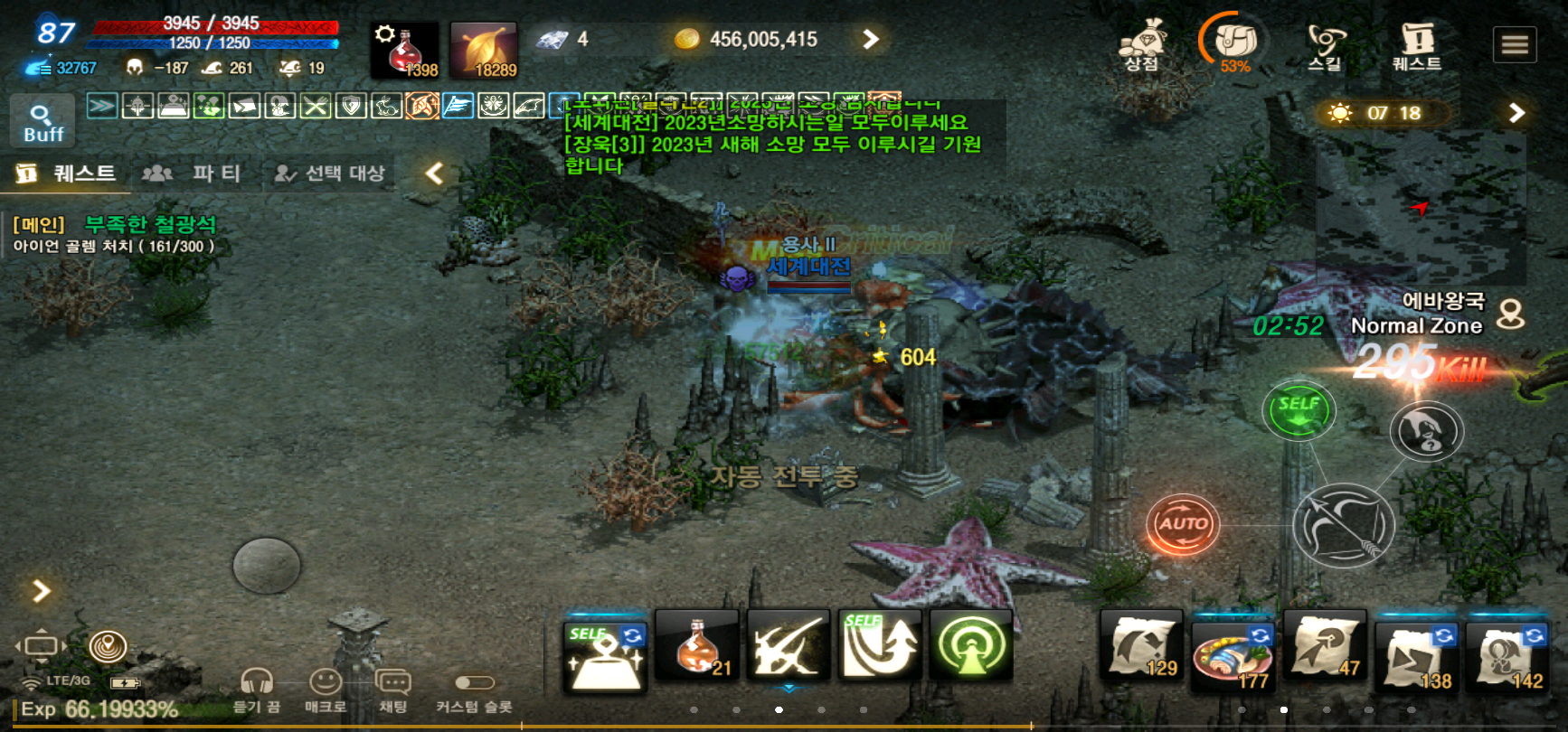The image size is (1568, 732).
Task: Open the minimap
Action: click(1420, 208)
